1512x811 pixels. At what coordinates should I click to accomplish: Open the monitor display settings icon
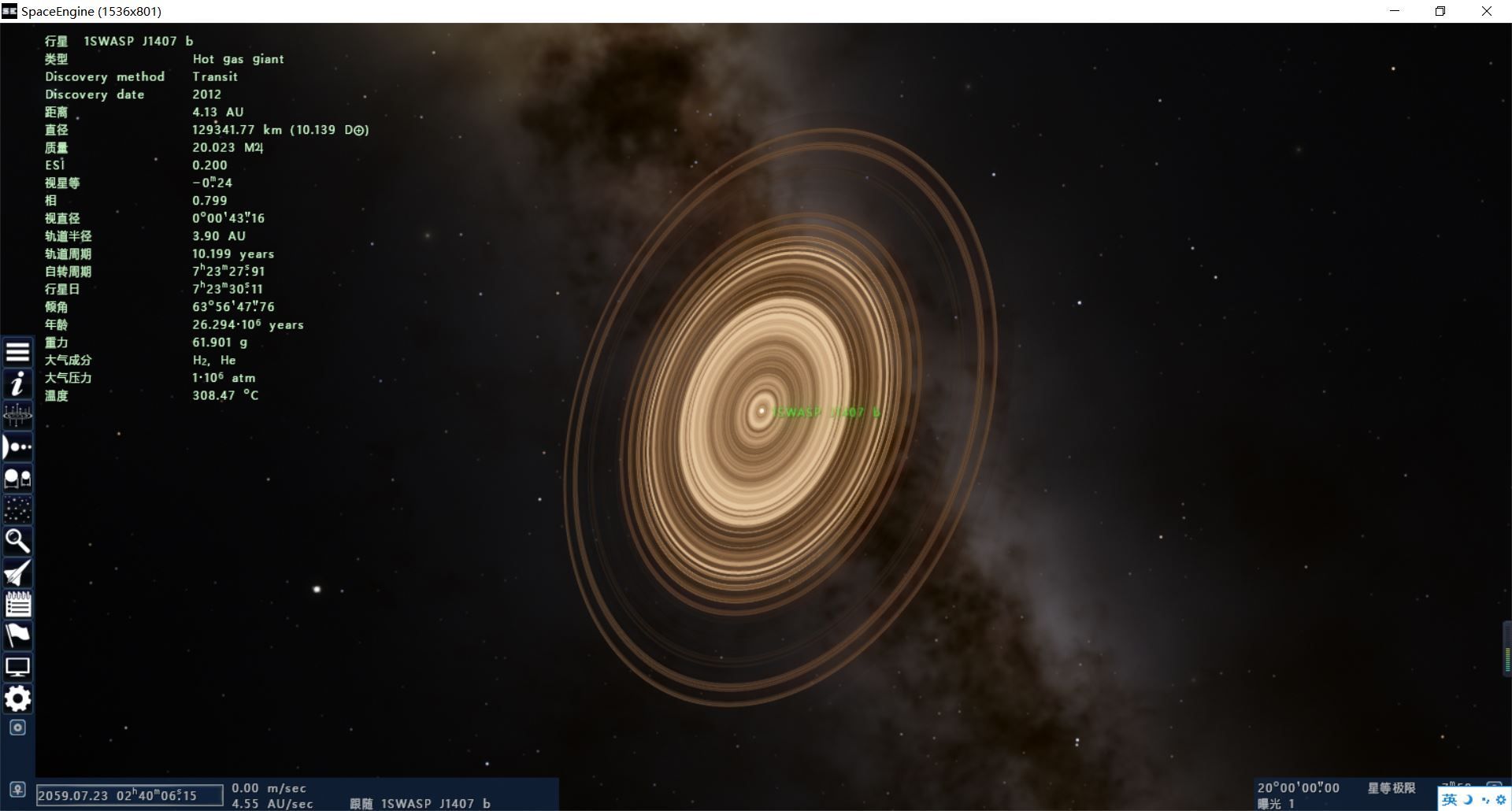tap(17, 668)
